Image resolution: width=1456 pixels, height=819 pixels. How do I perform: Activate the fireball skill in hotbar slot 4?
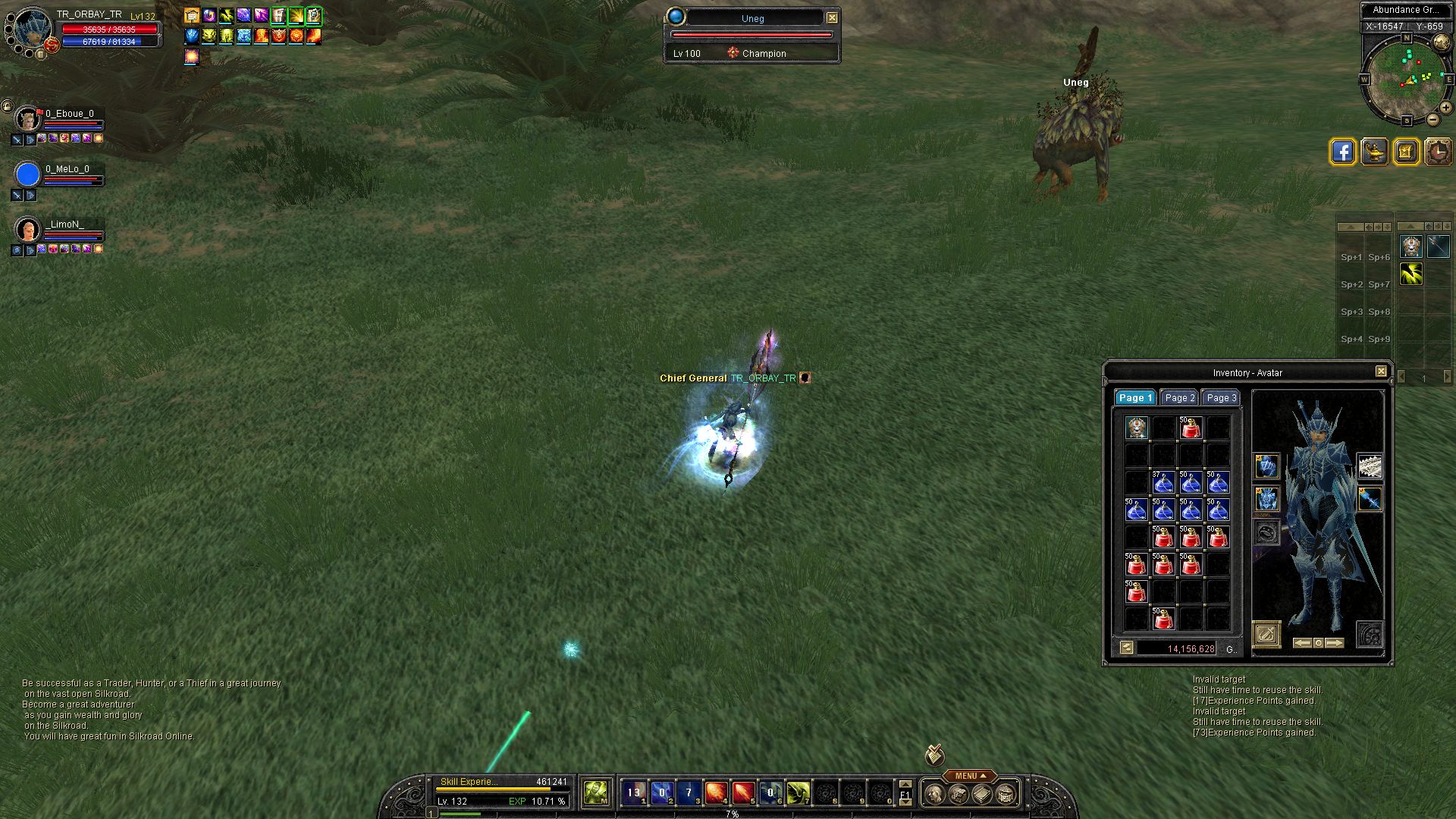(x=716, y=793)
